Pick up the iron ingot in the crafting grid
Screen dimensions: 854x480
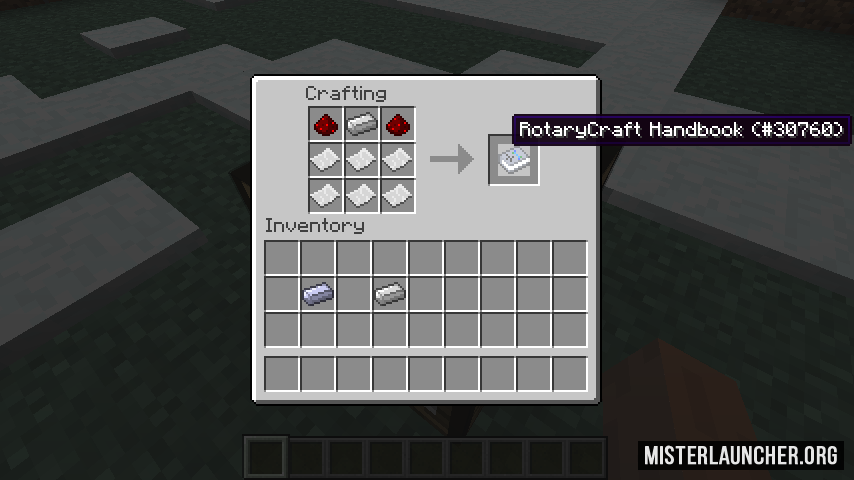click(361, 125)
